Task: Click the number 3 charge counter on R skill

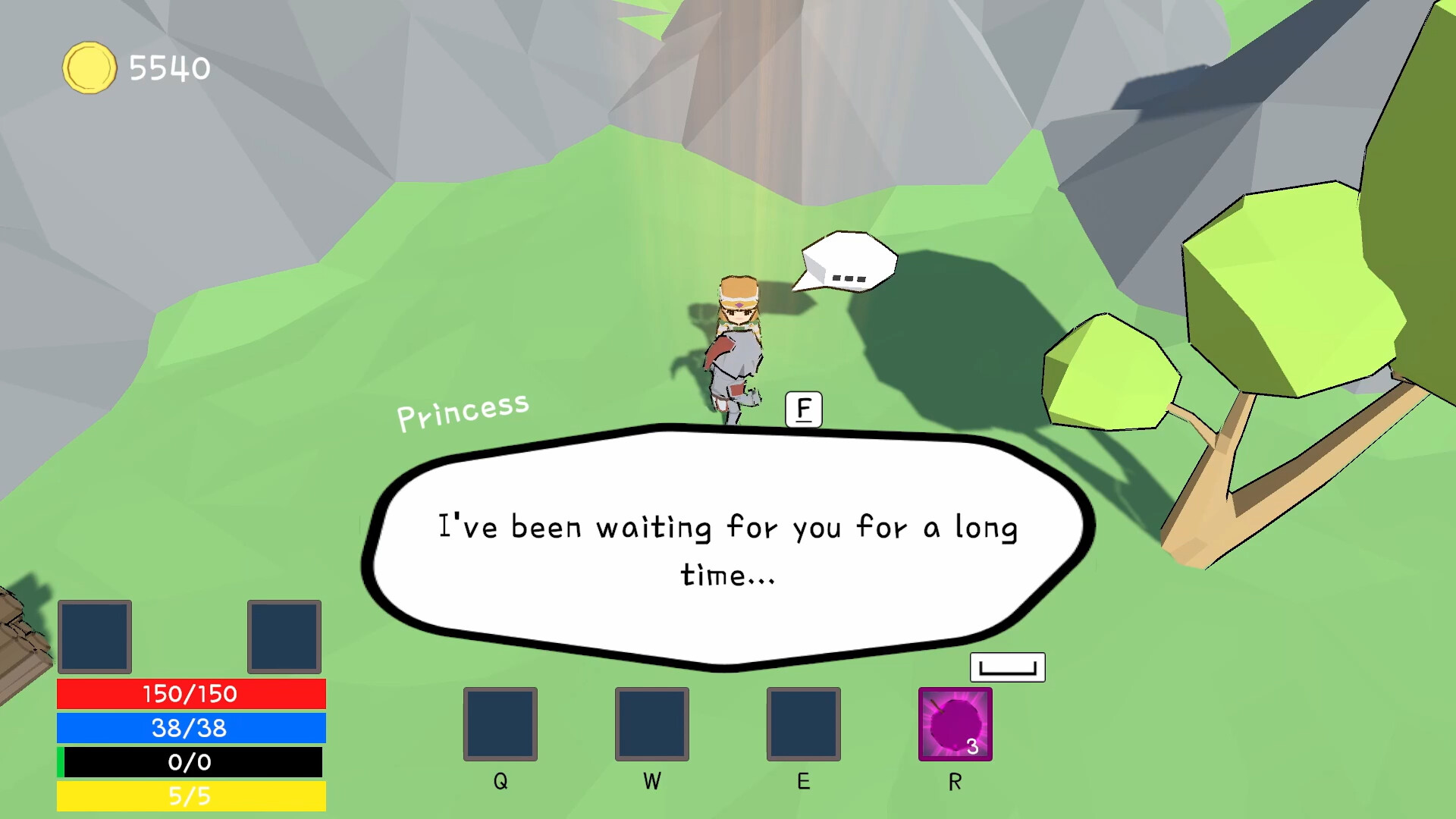Action: coord(972,746)
